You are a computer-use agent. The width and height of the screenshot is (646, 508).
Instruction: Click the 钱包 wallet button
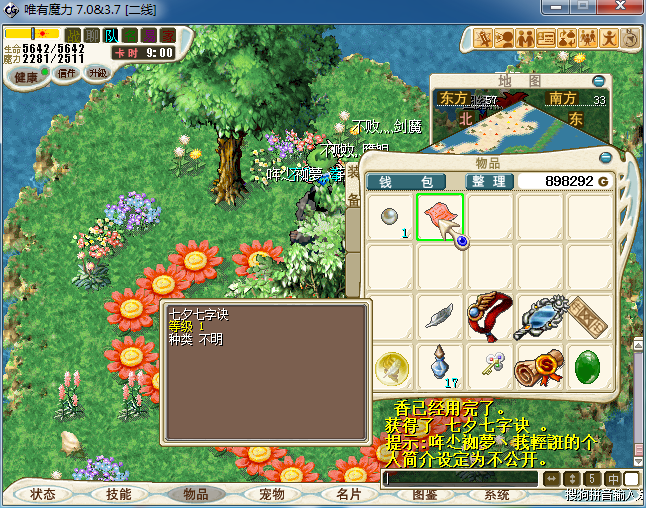click(413, 181)
